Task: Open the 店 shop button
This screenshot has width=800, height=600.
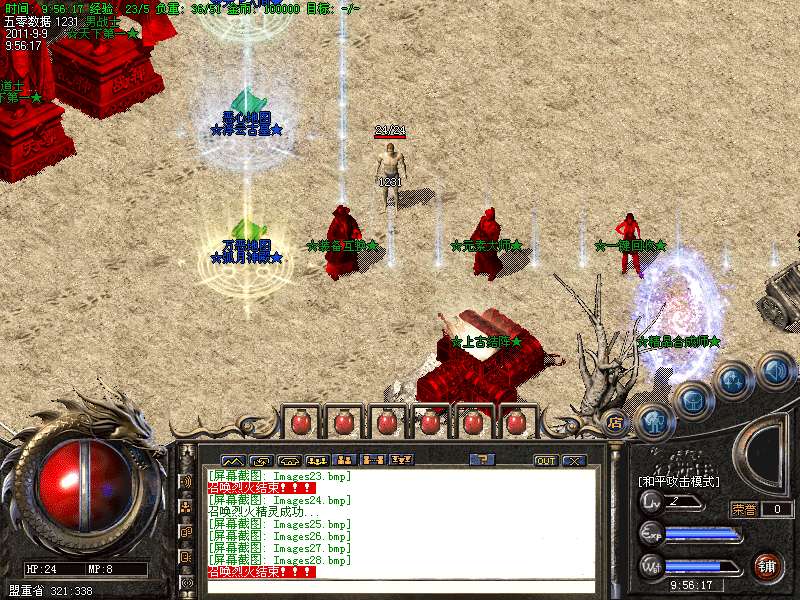Action: 615,422
